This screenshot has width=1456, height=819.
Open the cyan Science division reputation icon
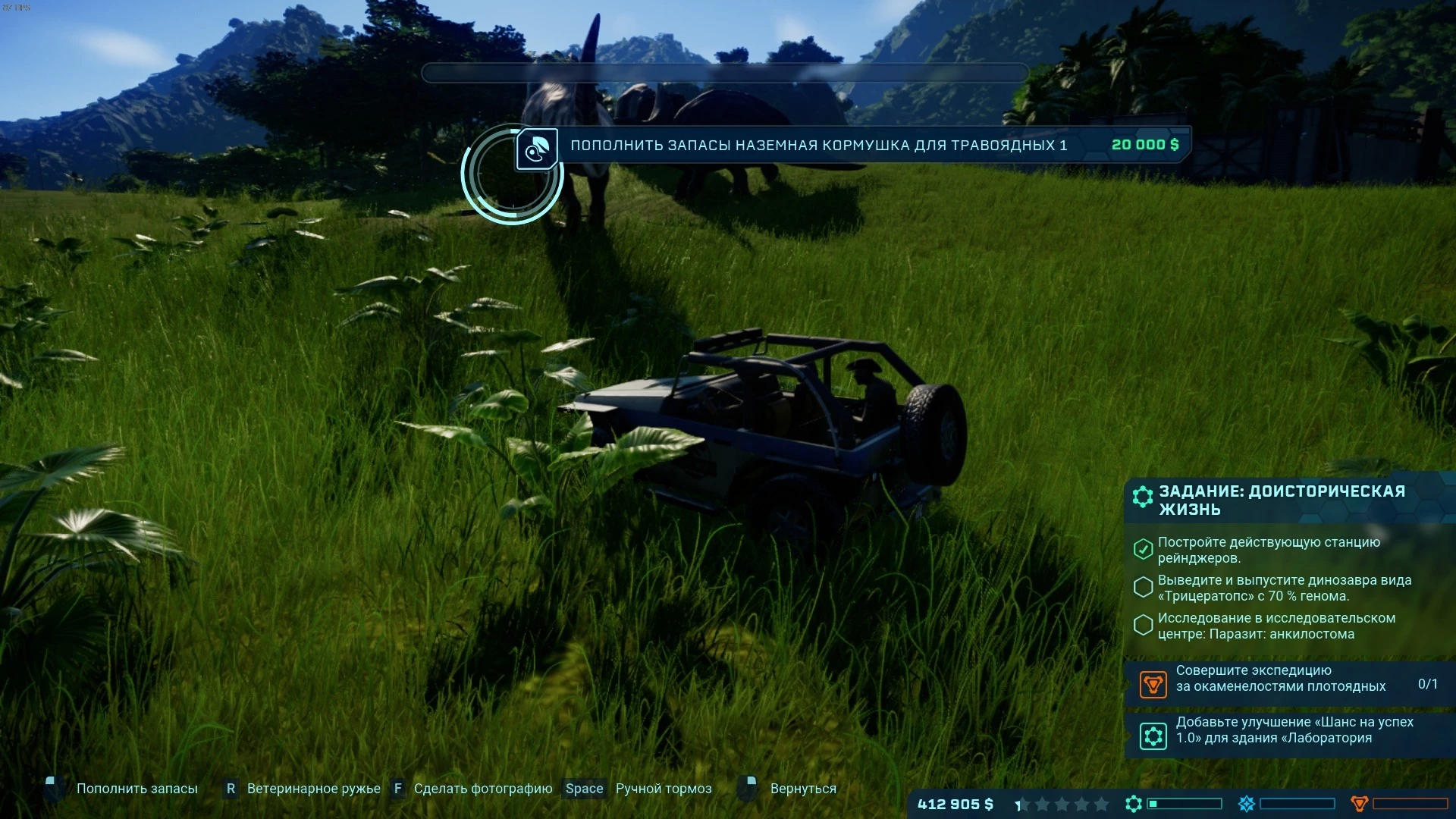tap(1134, 804)
